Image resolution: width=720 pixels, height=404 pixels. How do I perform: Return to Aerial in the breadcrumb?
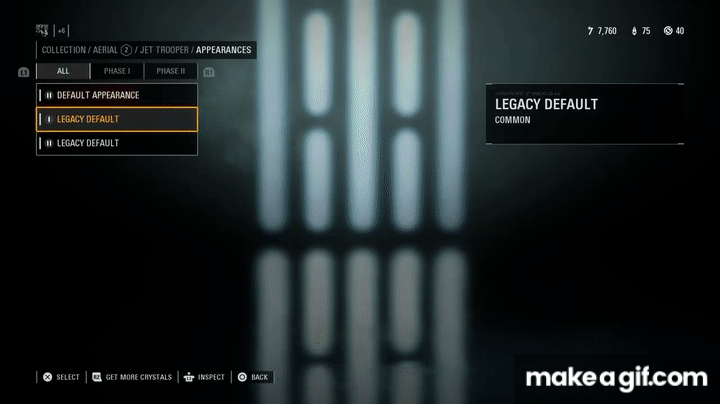point(105,50)
